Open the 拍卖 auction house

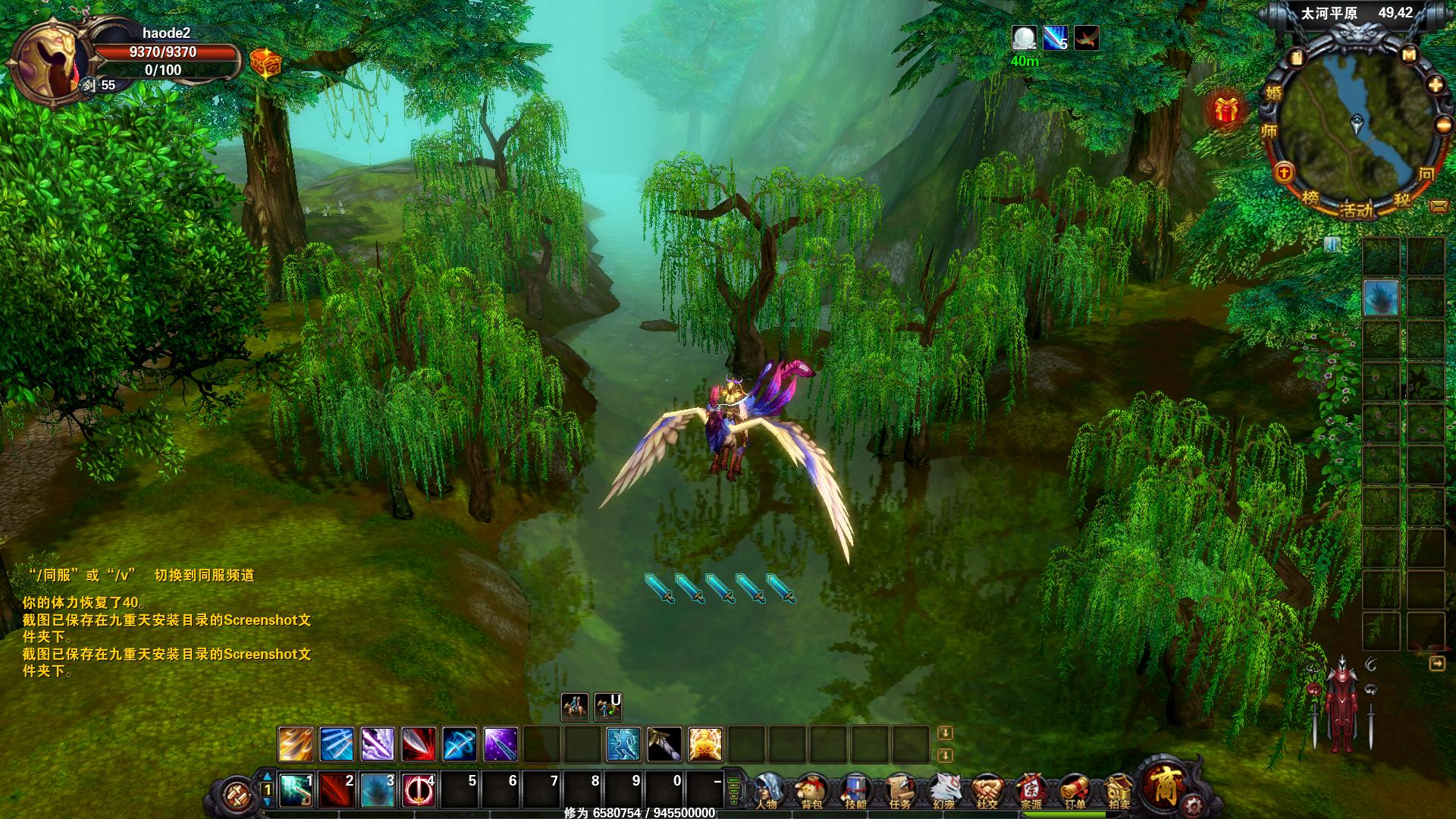pyautogui.click(x=1119, y=790)
